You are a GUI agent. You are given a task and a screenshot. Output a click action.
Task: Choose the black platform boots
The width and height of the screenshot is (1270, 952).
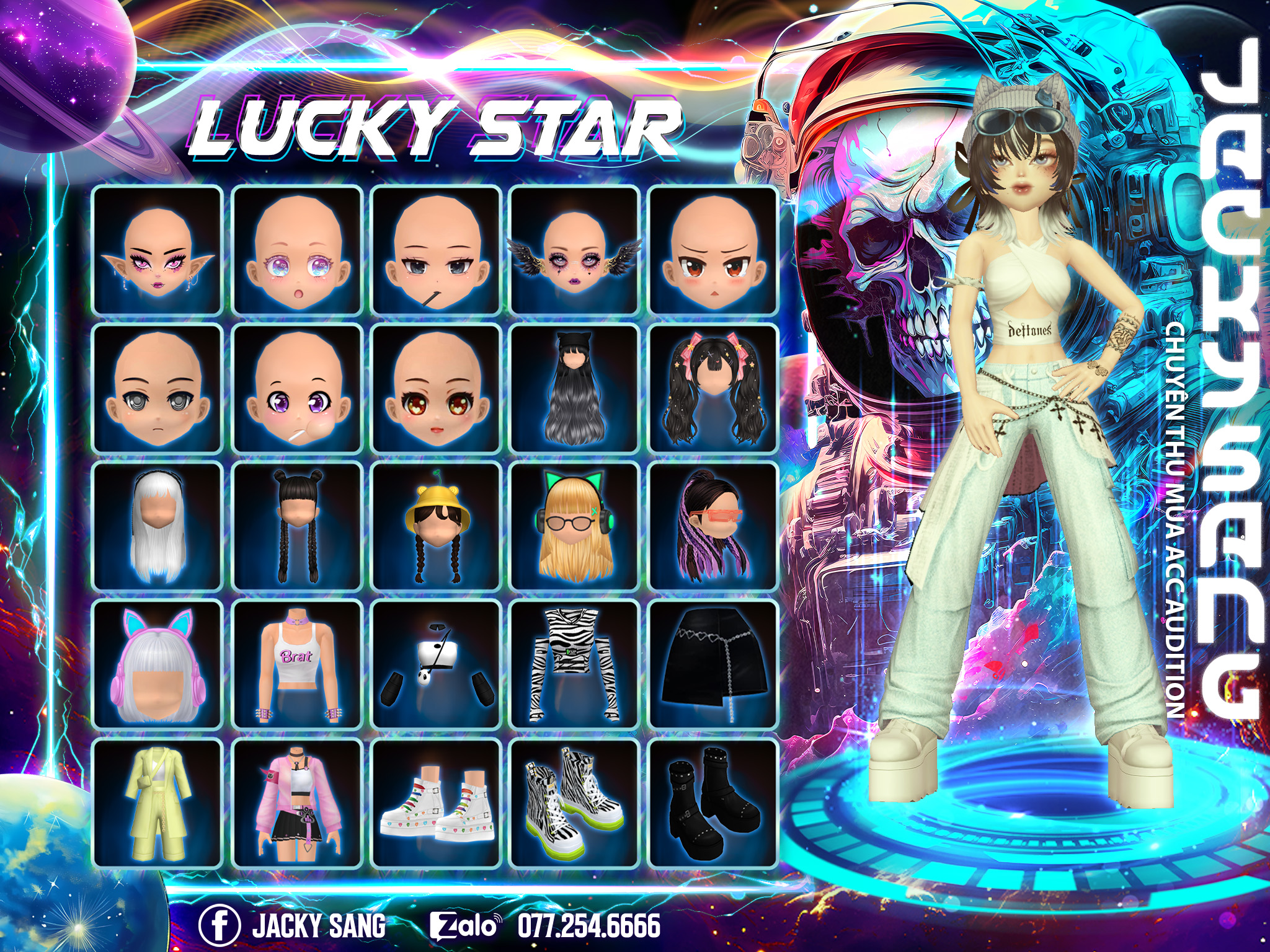[713, 803]
